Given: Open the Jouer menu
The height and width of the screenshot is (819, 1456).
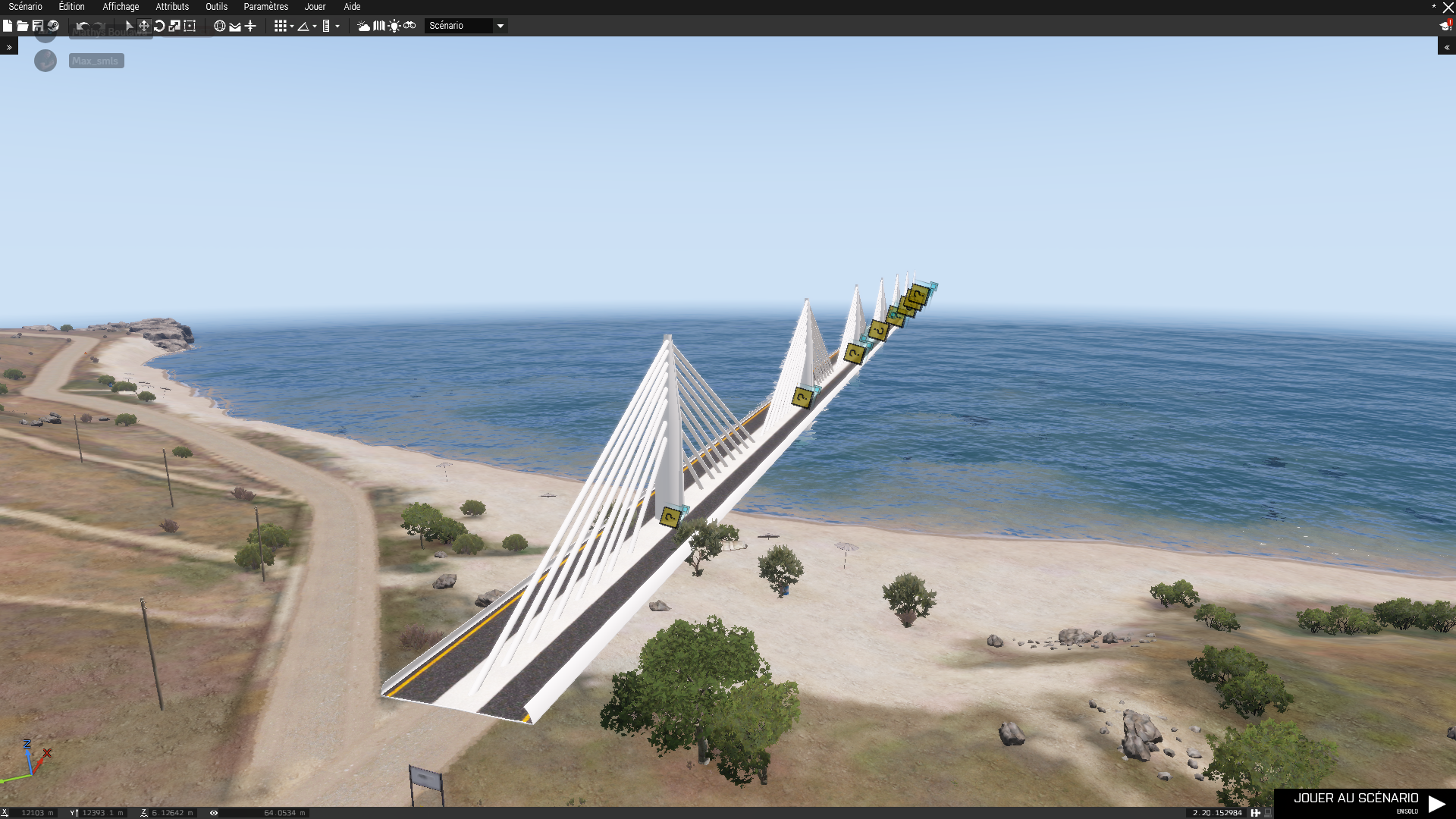Looking at the screenshot, I should pos(315,7).
